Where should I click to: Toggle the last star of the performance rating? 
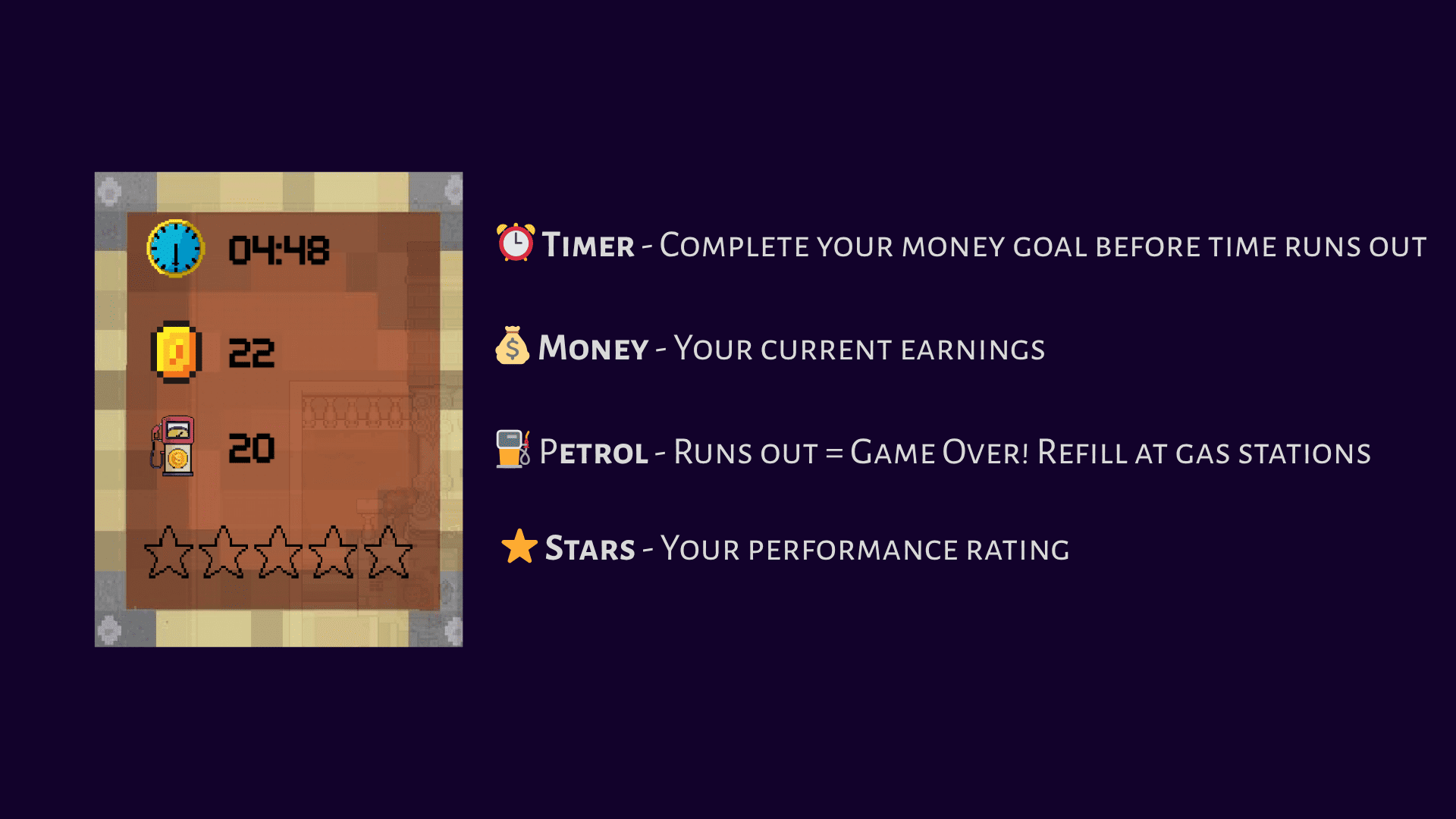pos(387,554)
